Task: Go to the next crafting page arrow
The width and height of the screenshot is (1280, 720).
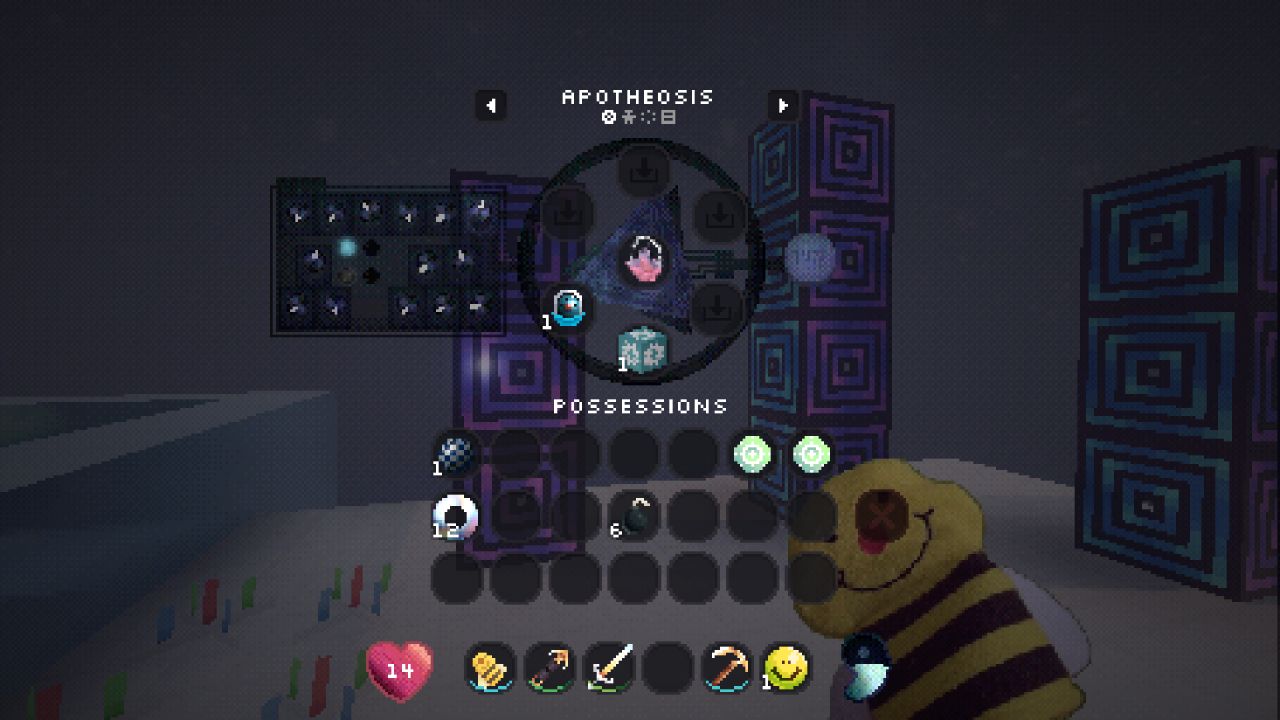Action: pos(783,105)
